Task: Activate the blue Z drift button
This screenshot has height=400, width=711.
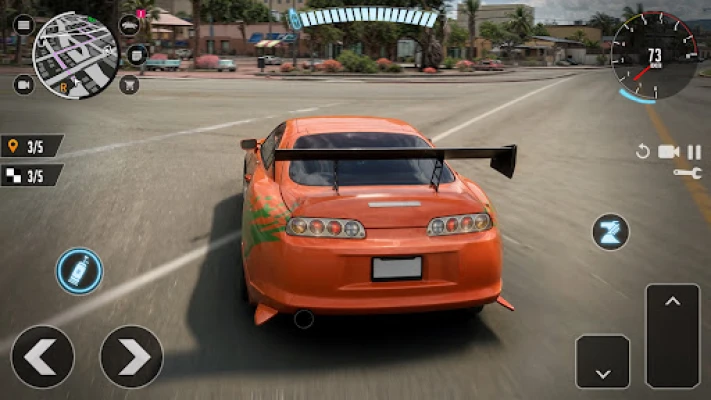Action: [610, 232]
